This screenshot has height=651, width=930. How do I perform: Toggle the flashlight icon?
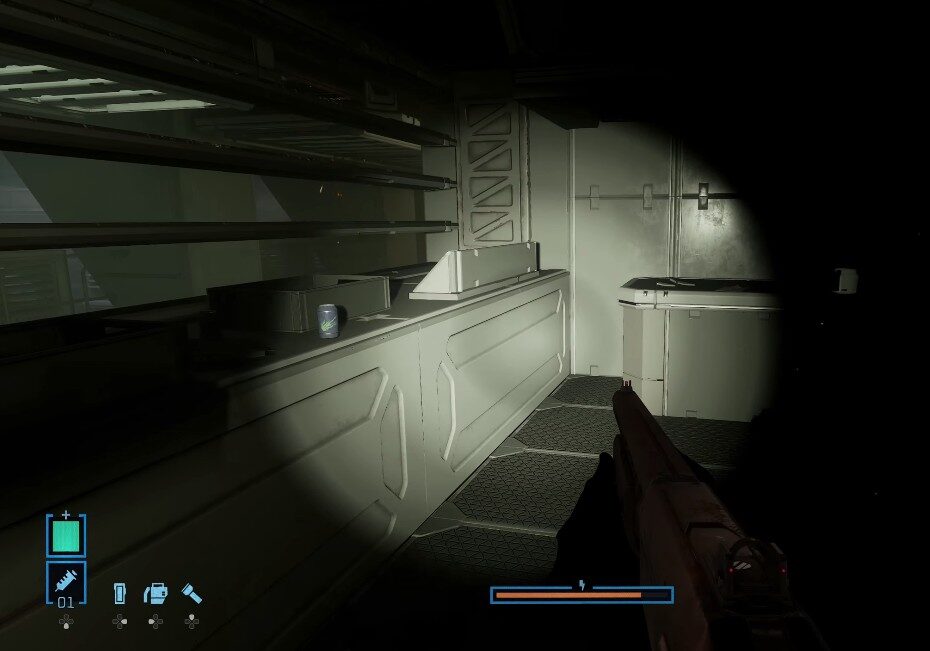pos(191,594)
